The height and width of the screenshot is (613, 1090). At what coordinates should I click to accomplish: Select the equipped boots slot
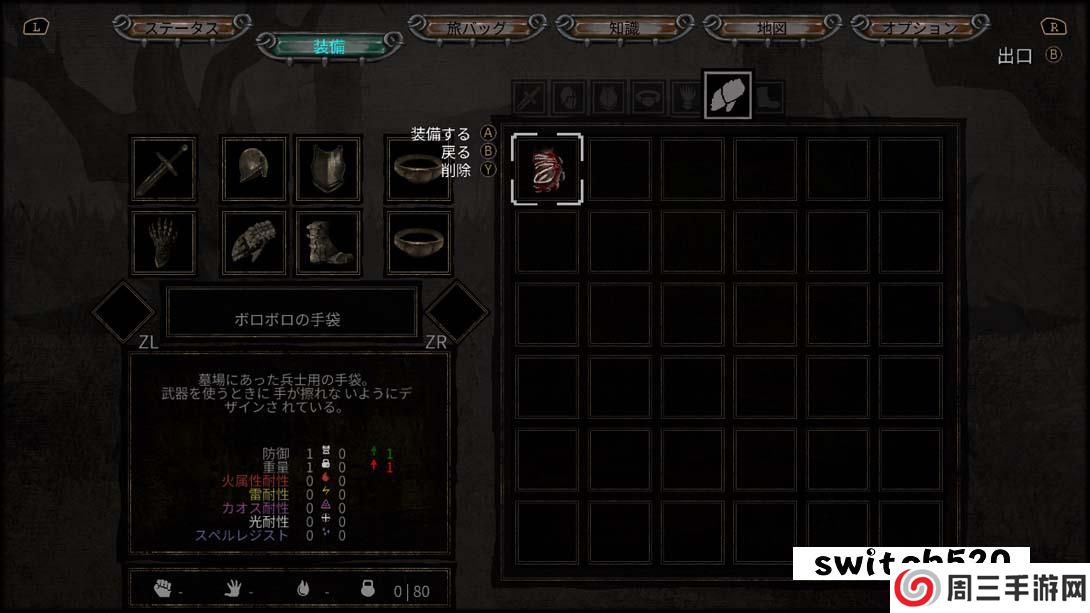tap(328, 242)
